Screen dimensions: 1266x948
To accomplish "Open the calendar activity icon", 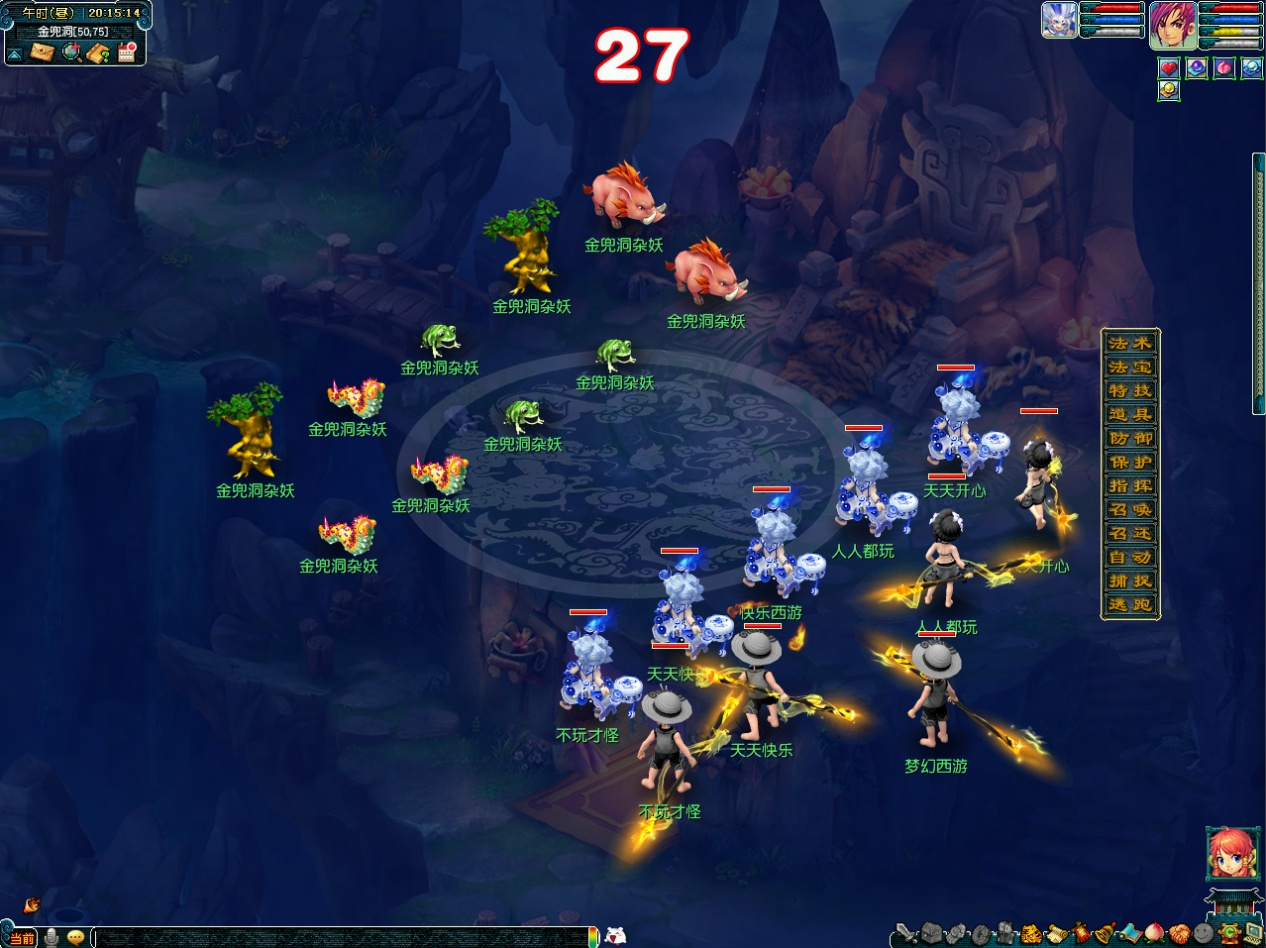I will pos(126,52).
